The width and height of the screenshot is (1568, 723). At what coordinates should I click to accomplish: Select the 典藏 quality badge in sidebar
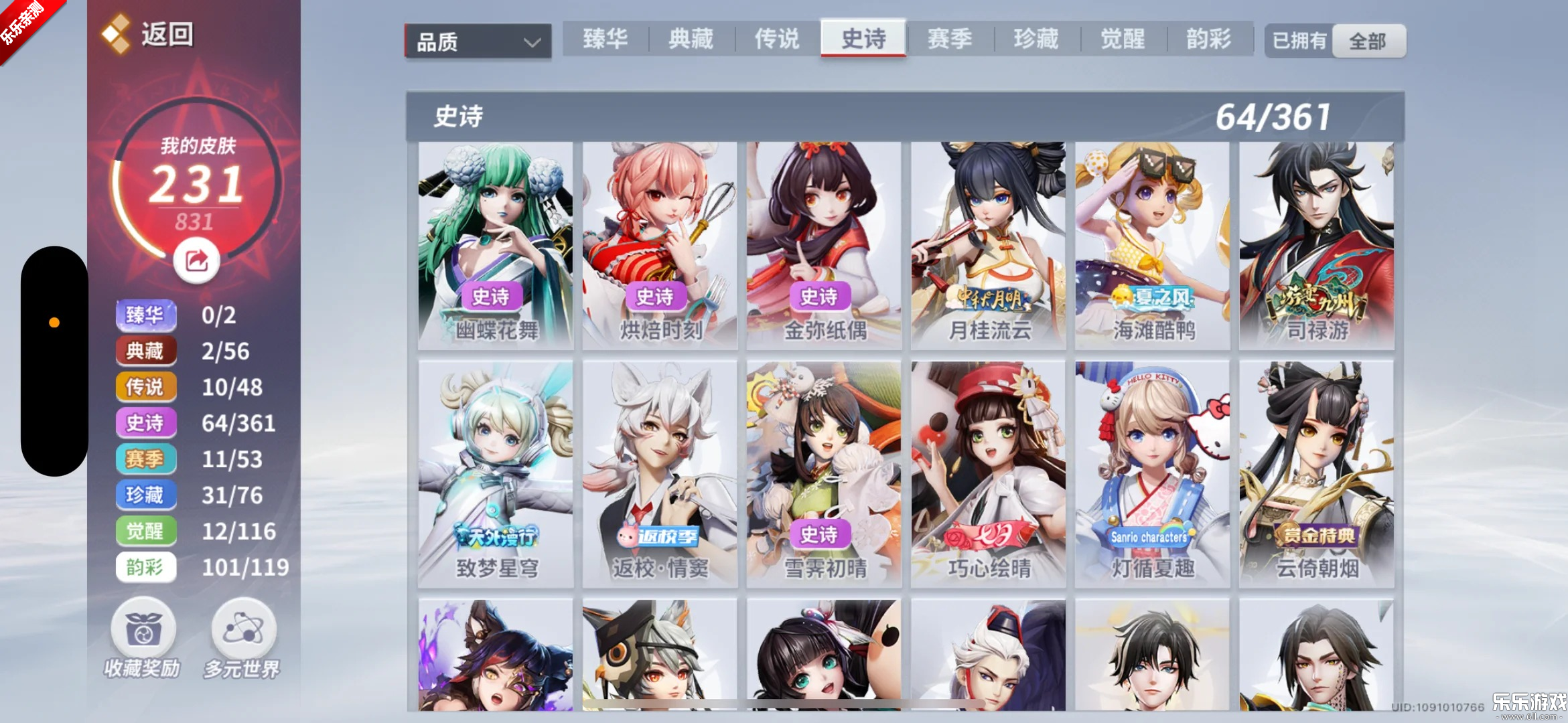(146, 351)
